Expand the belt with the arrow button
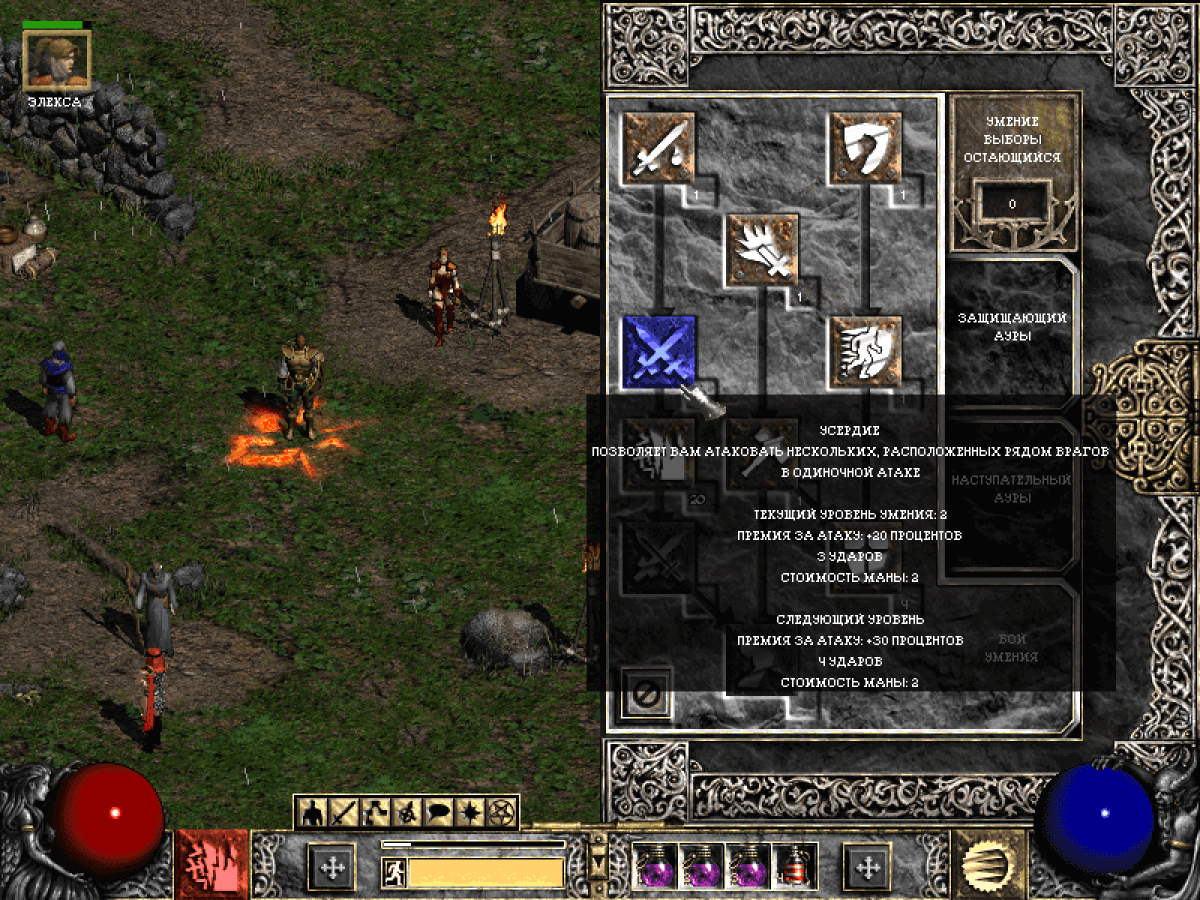Image resolution: width=1200 pixels, height=900 pixels. click(599, 859)
